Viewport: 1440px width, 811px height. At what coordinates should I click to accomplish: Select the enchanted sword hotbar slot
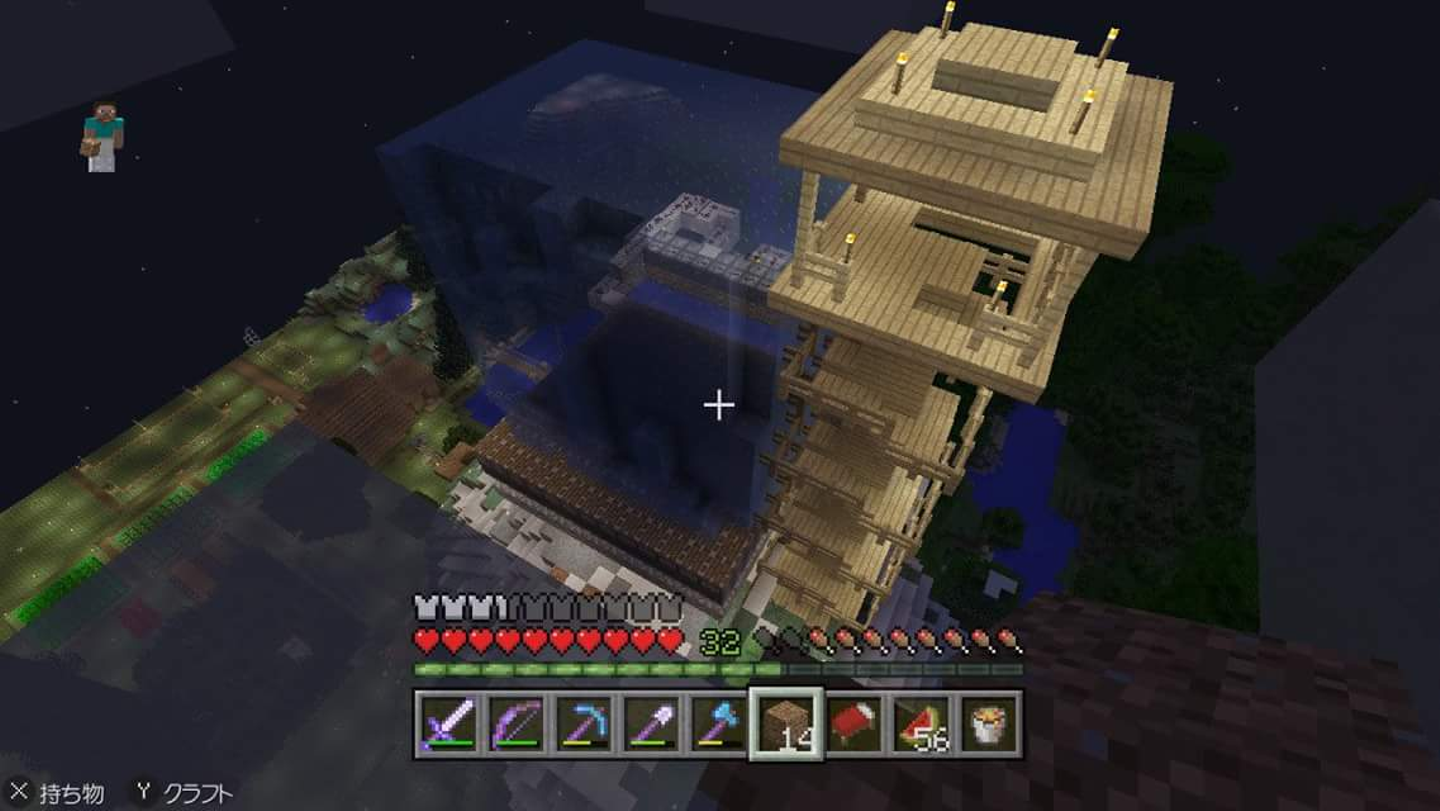(x=446, y=723)
